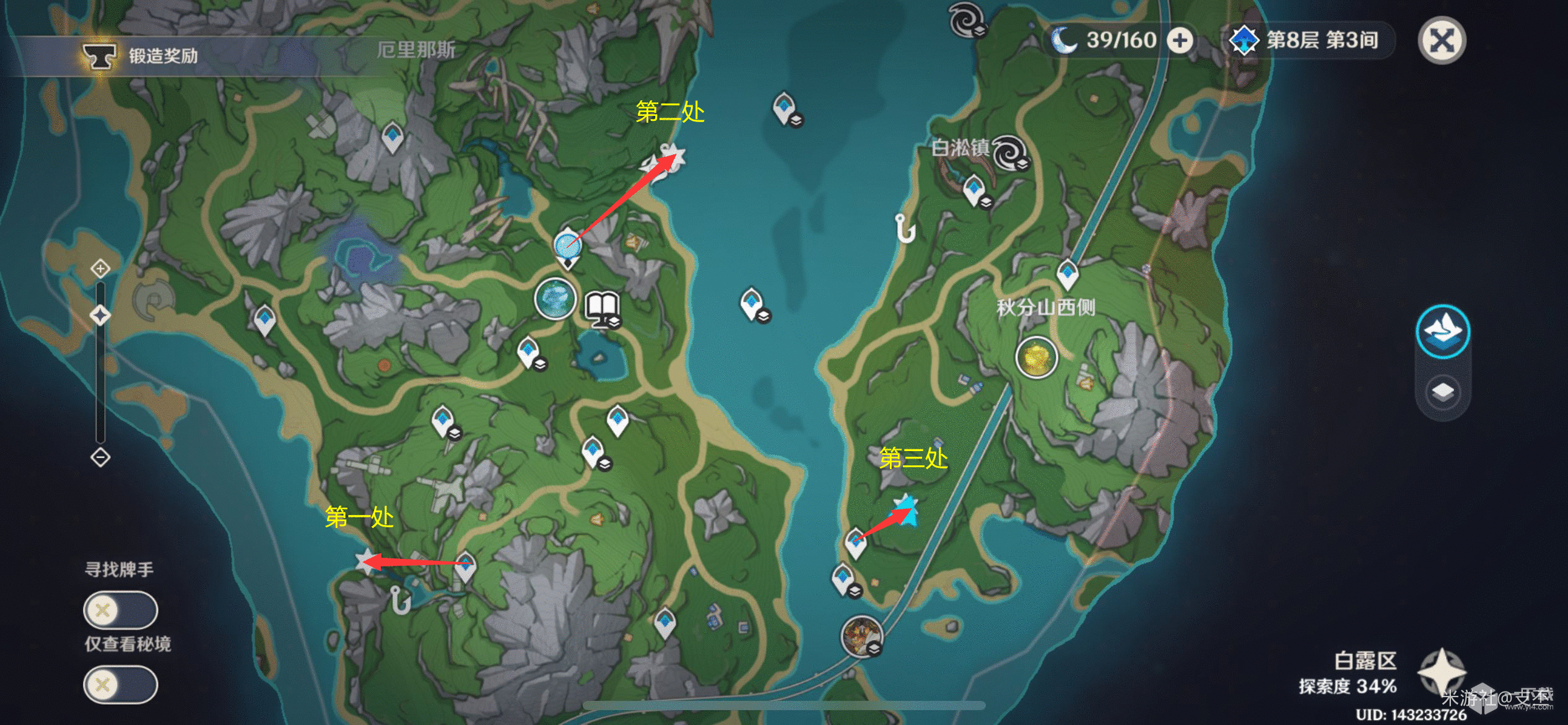The height and width of the screenshot is (725, 1568).
Task: Select the Statue of the Seven marker
Action: click(x=555, y=298)
